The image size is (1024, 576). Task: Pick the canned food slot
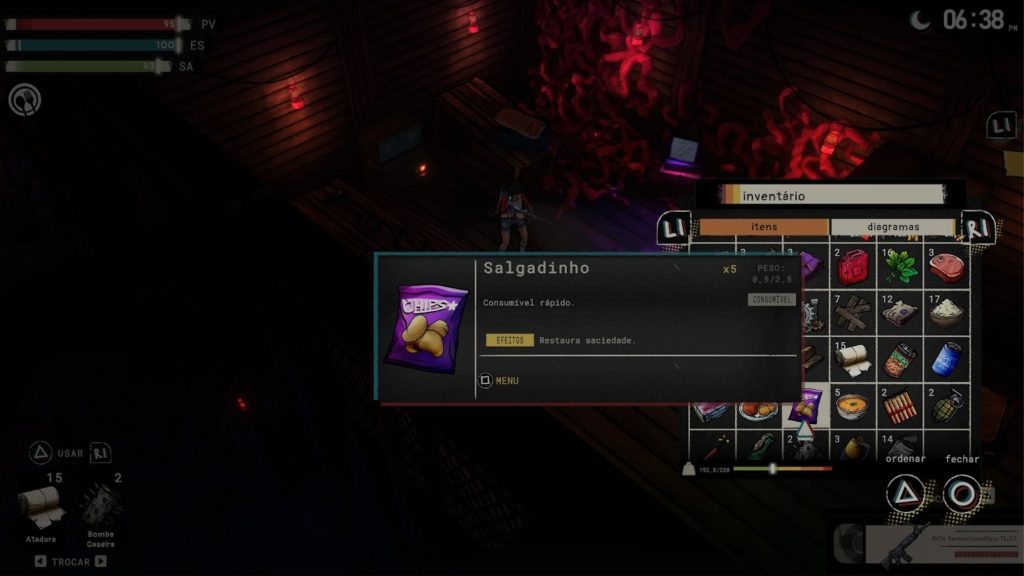[900, 358]
